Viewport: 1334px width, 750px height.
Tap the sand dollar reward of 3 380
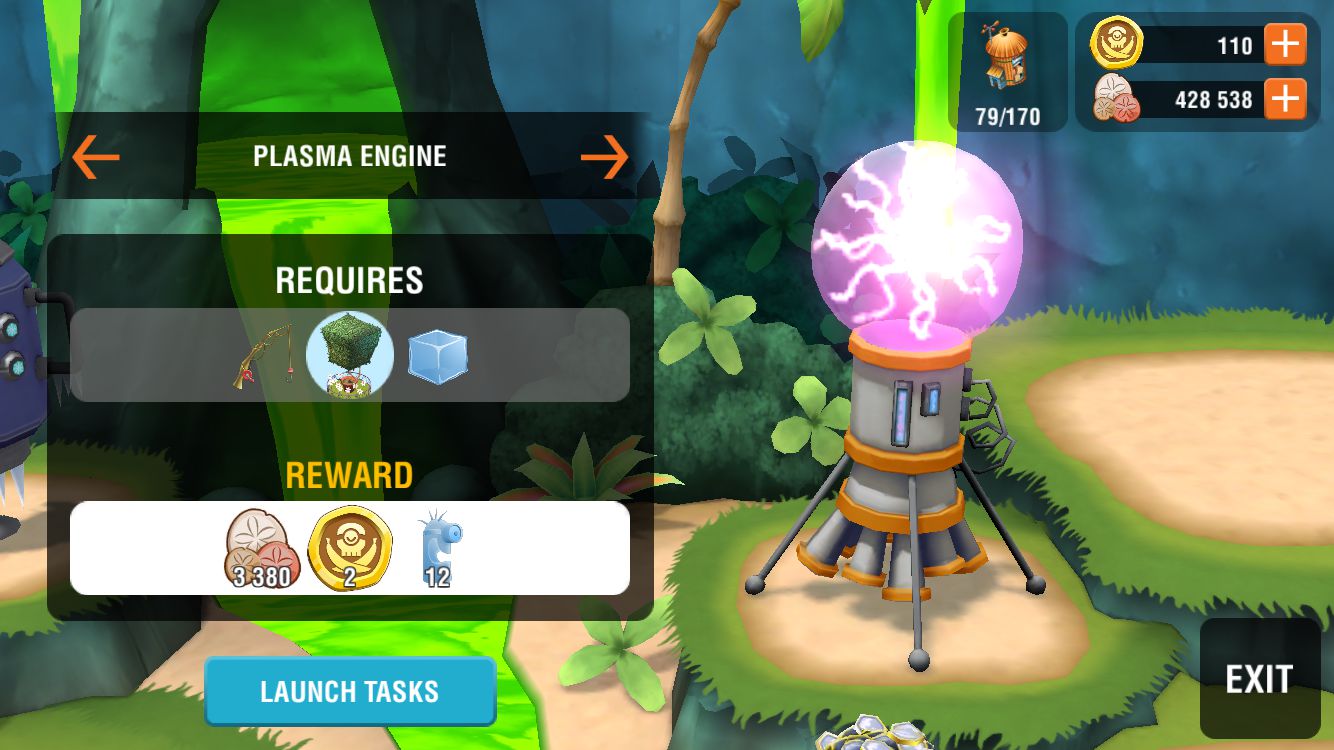click(x=259, y=548)
